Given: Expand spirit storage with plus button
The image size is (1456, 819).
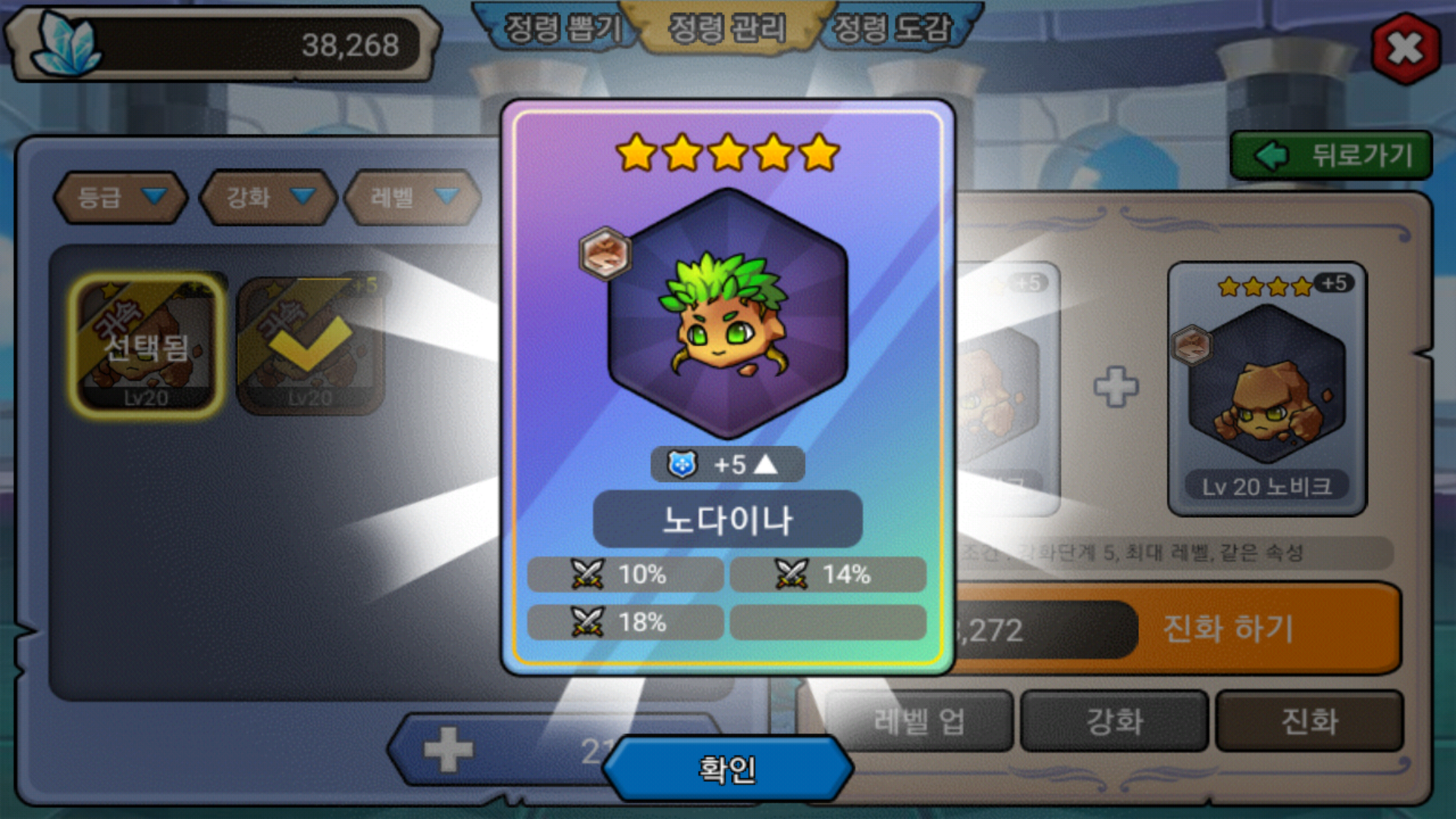Looking at the screenshot, I should coord(448,750).
